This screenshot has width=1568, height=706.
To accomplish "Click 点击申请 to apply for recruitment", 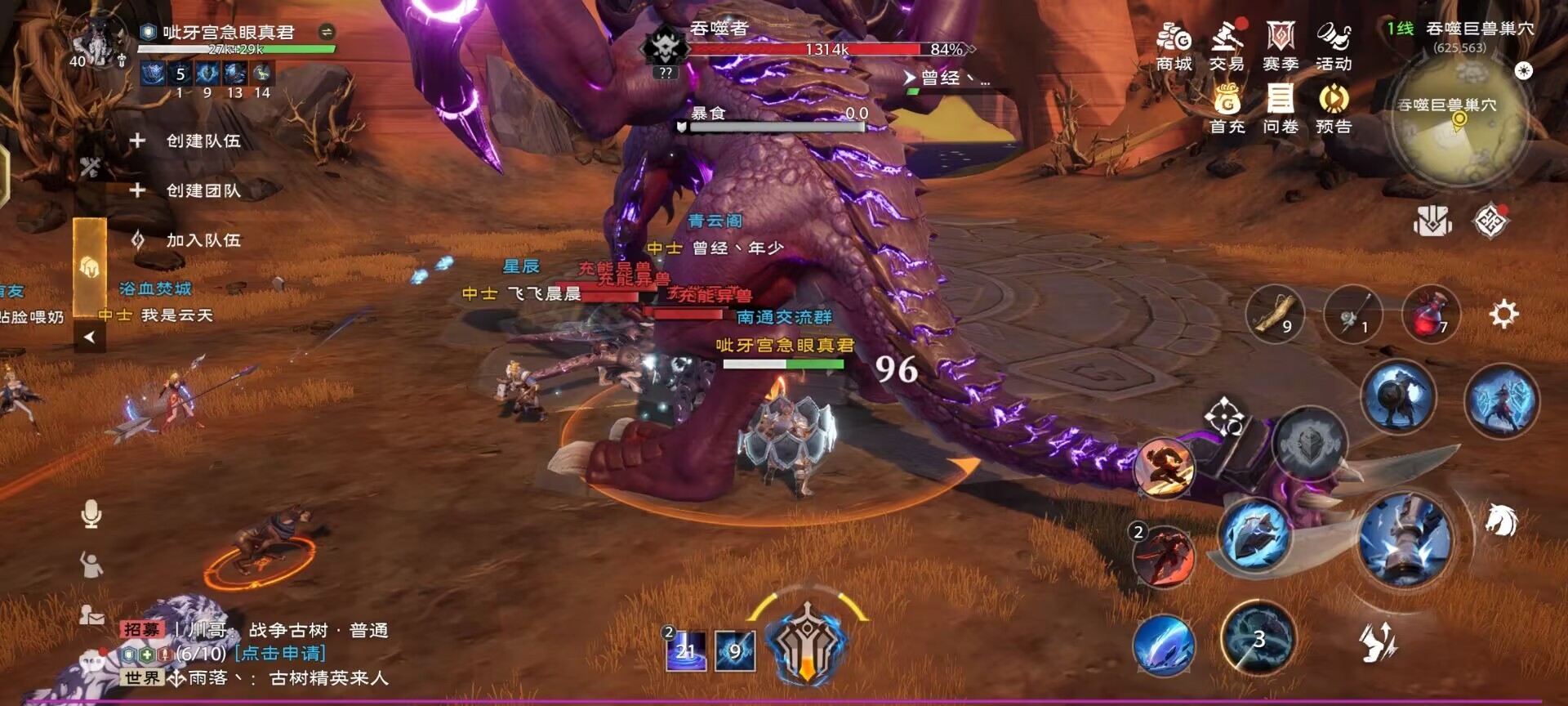I will (279, 654).
